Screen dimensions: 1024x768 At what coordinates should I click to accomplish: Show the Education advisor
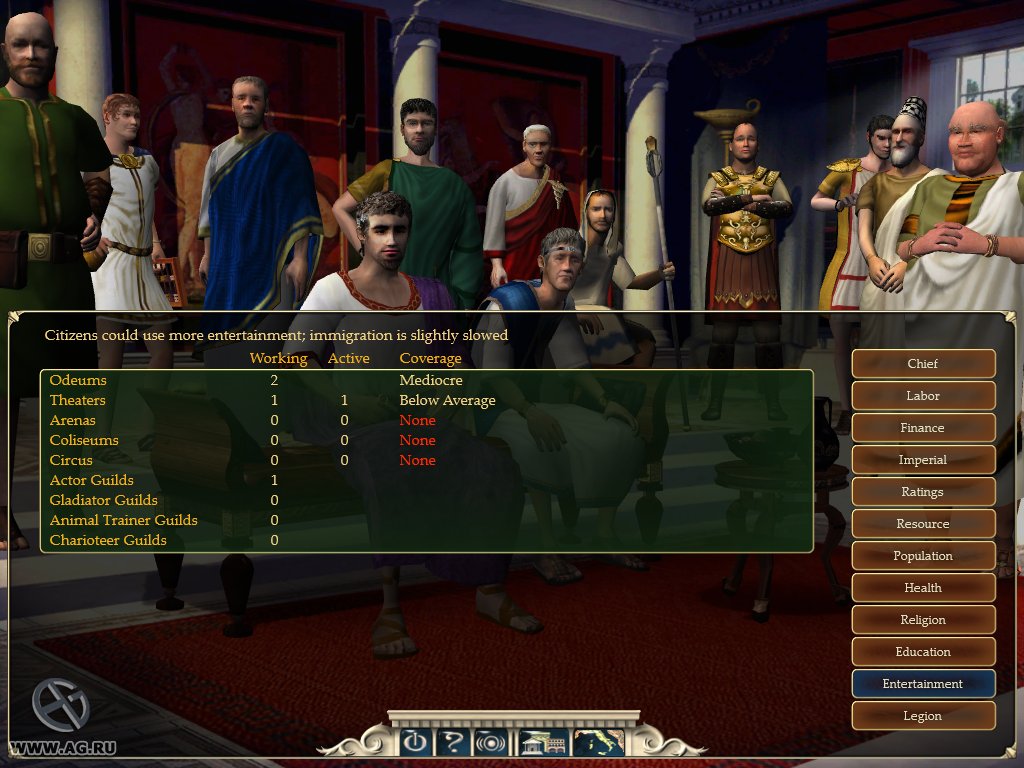923,652
